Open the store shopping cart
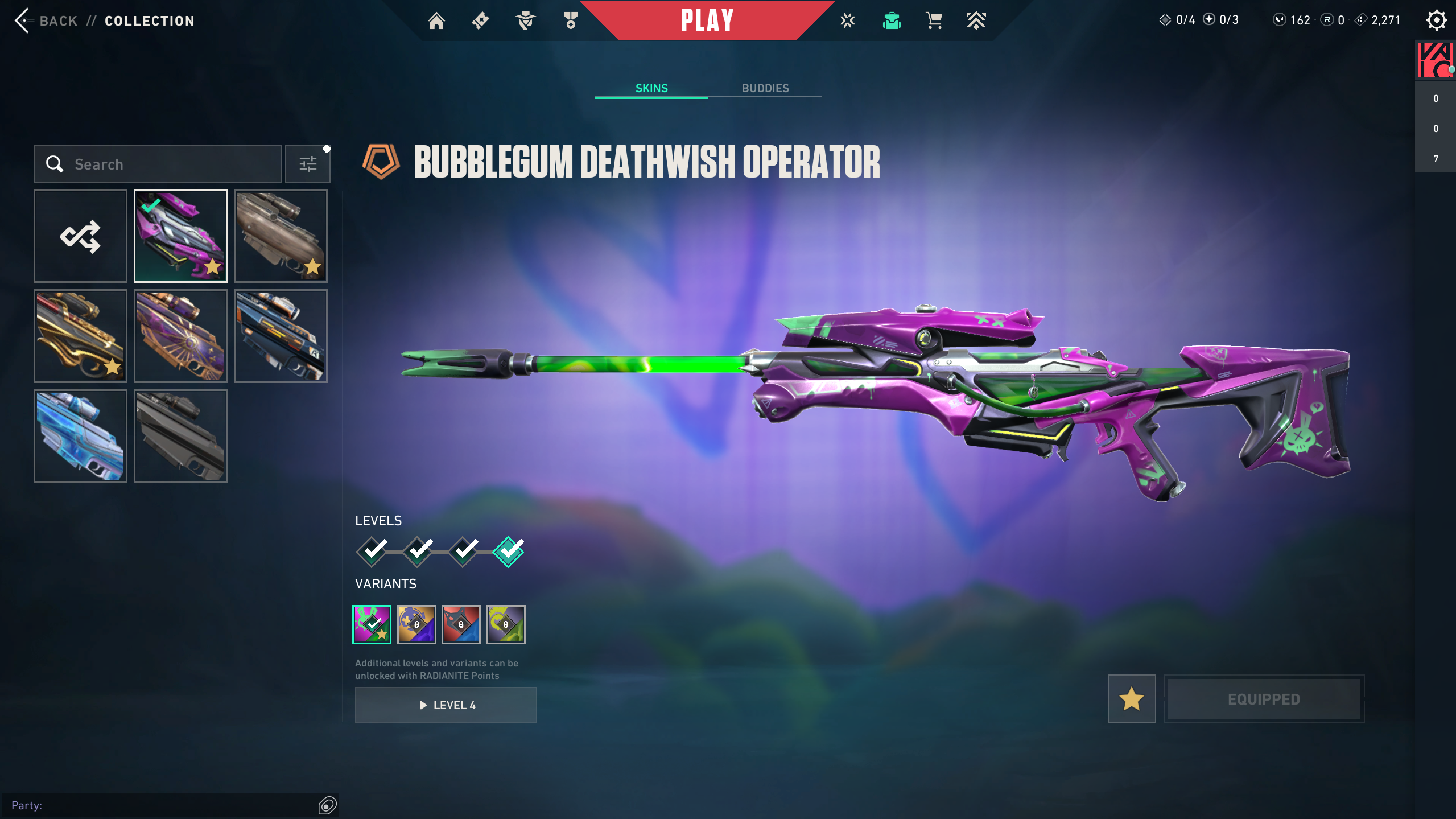The width and height of the screenshot is (1456, 819). click(934, 21)
